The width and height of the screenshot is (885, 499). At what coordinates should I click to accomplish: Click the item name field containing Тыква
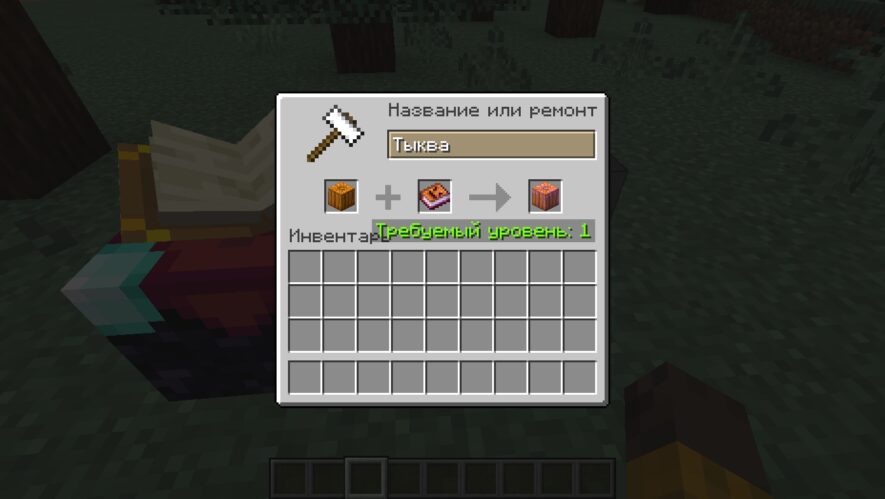[491, 145]
